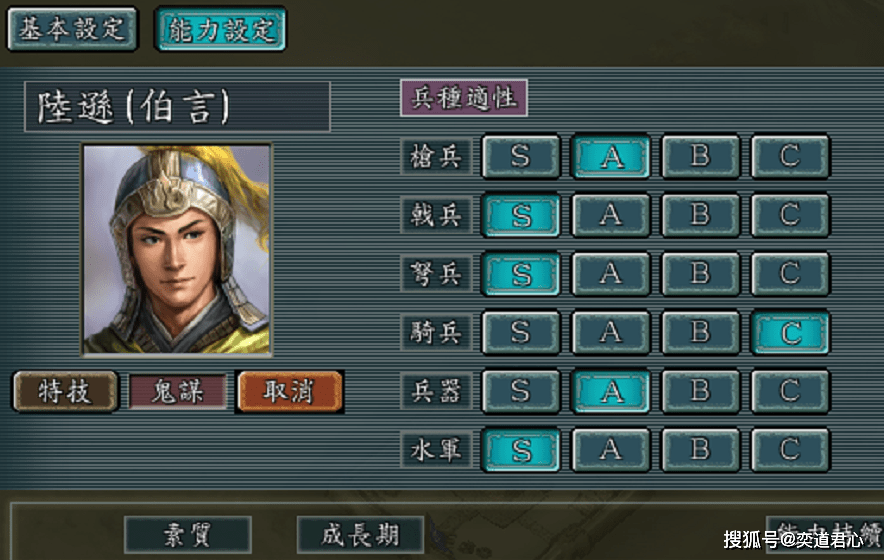Set 兵器 aptitude to S
Viewport: 884px width, 560px height.
(520, 390)
